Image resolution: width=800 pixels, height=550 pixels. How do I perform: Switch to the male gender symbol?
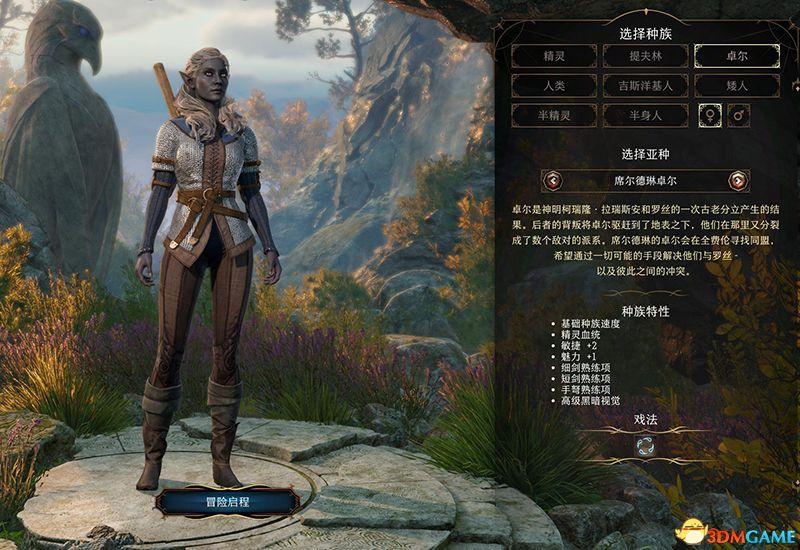point(739,116)
